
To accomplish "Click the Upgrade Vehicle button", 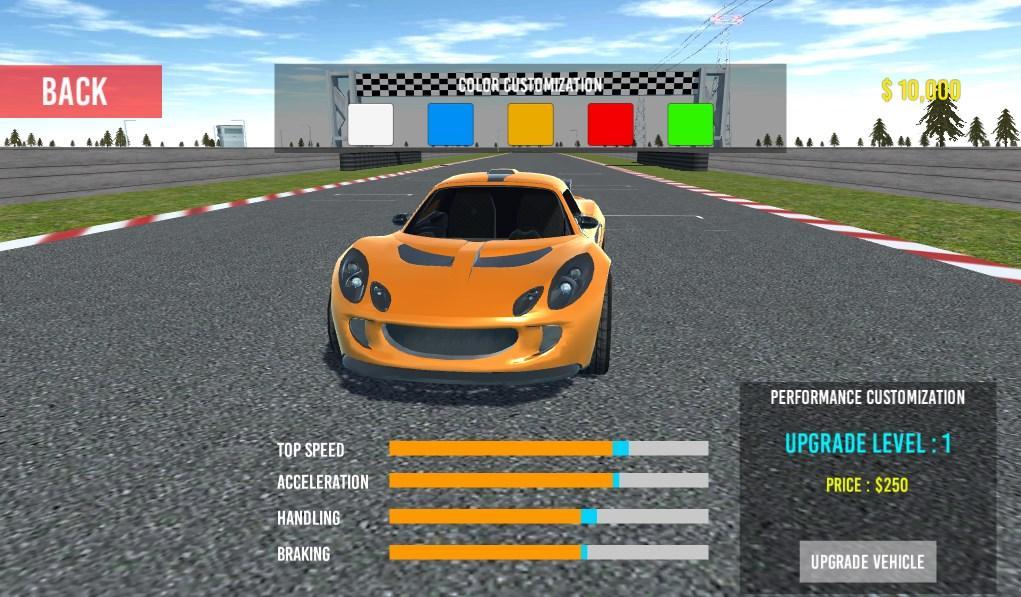I will click(867, 561).
